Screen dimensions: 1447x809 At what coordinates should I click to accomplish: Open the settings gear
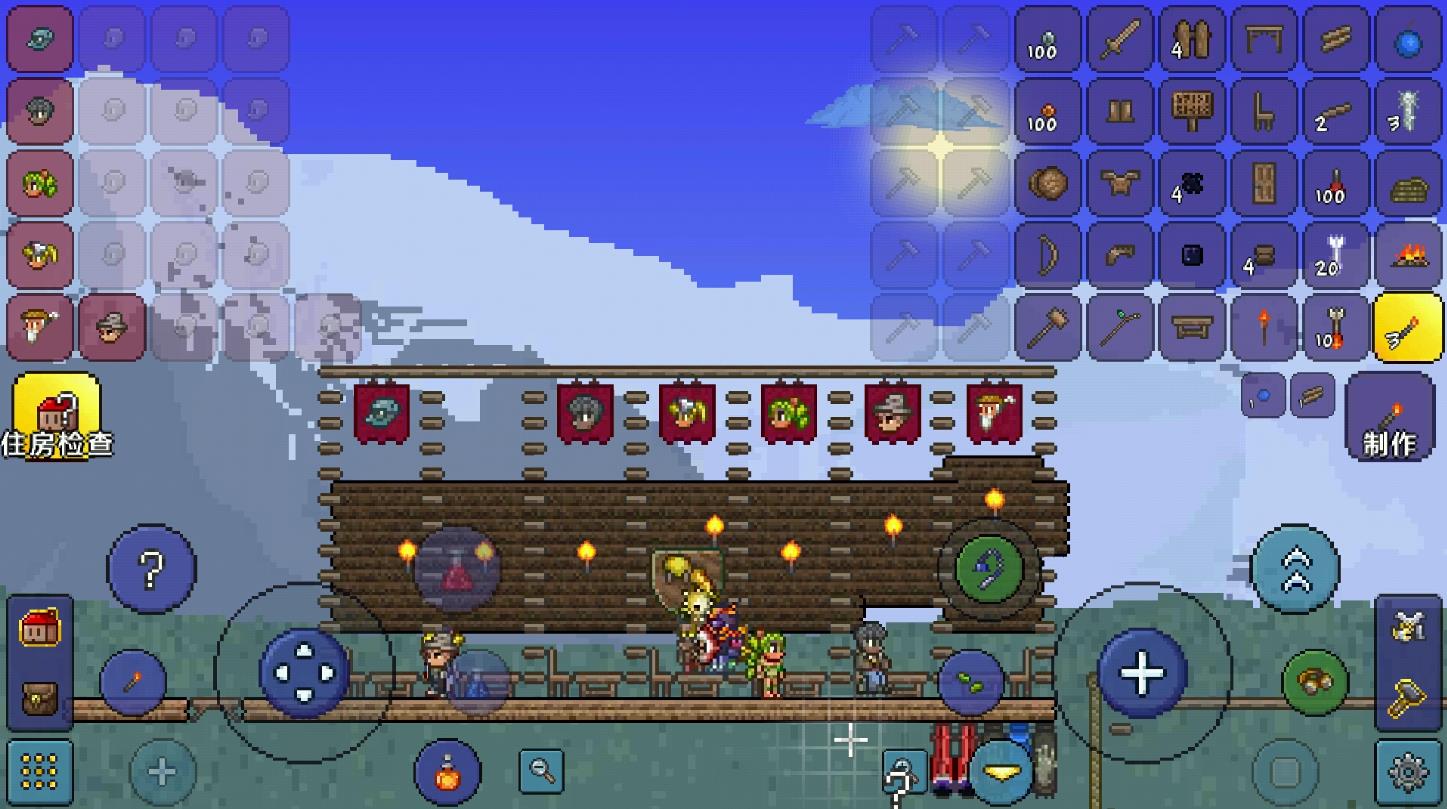tap(1408, 772)
